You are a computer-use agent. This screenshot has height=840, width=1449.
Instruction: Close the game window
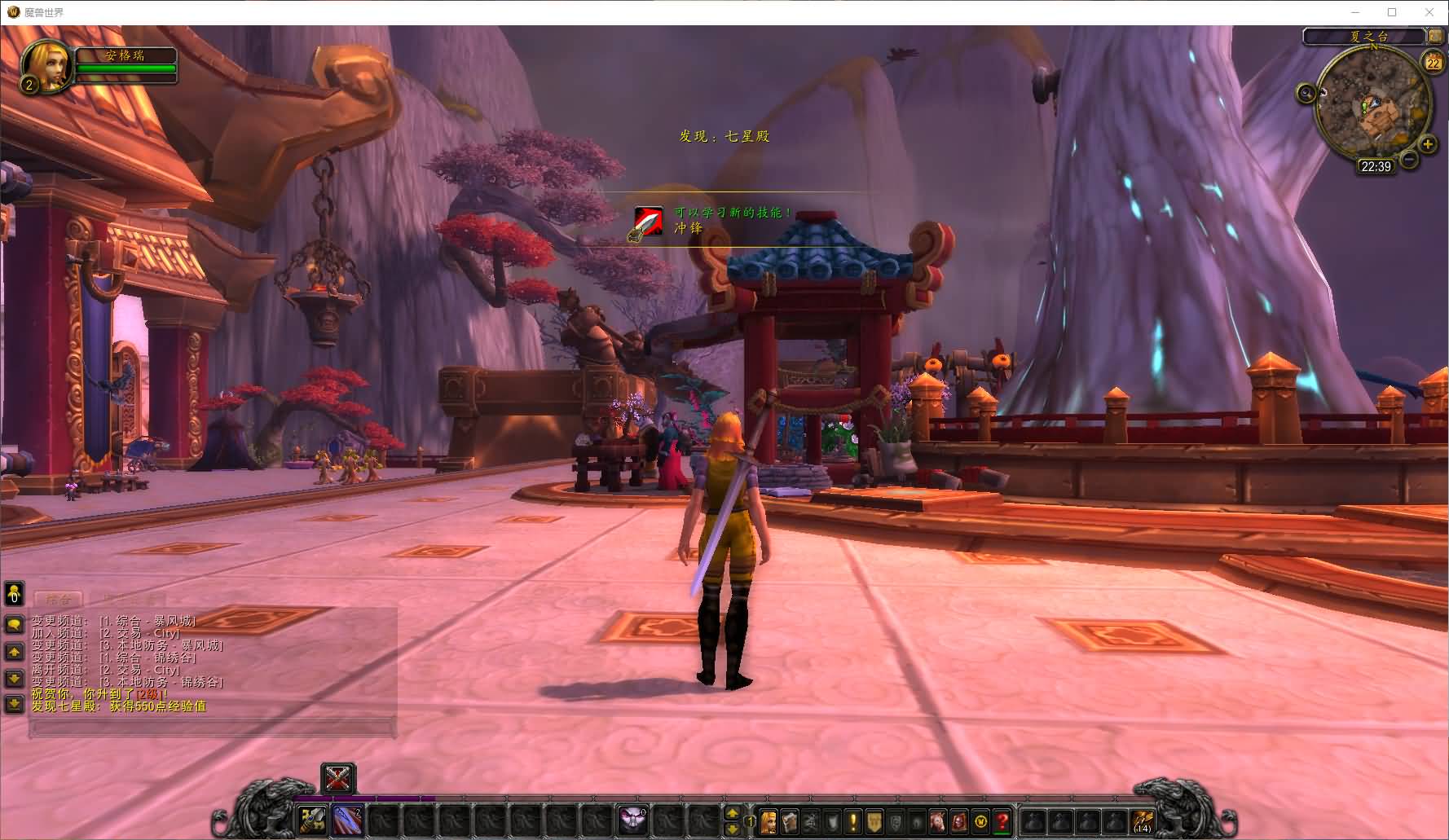(1429, 12)
